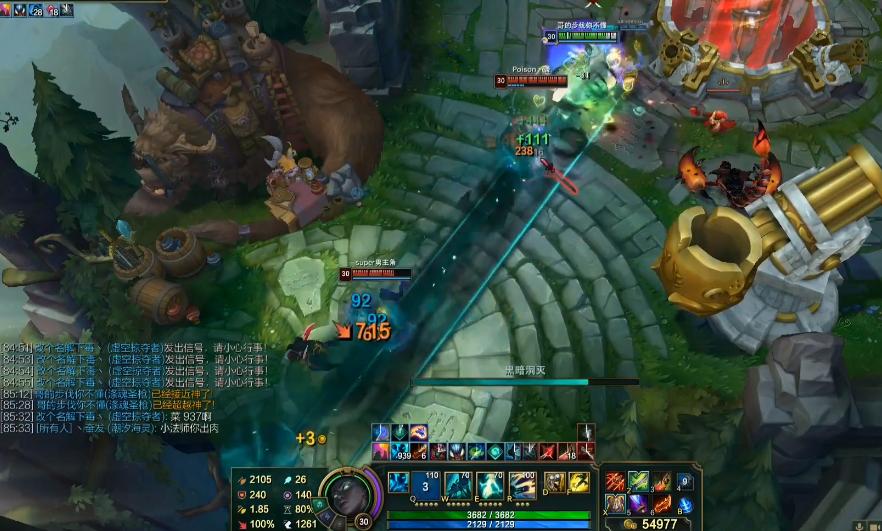This screenshot has height=531, width=882.
Task: Click the blue recall button
Action: 685,504
